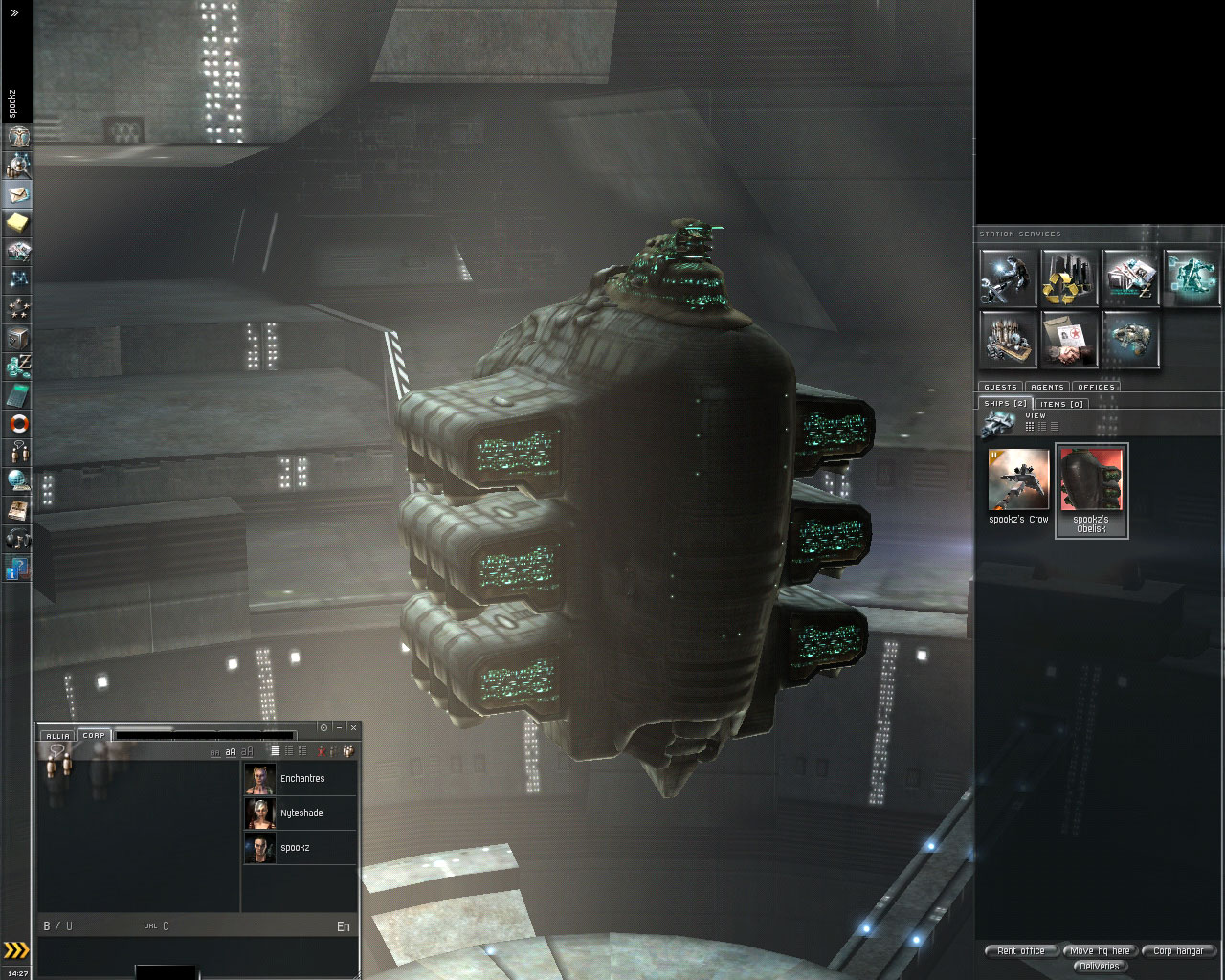Open the Deliveries button

1099,966
